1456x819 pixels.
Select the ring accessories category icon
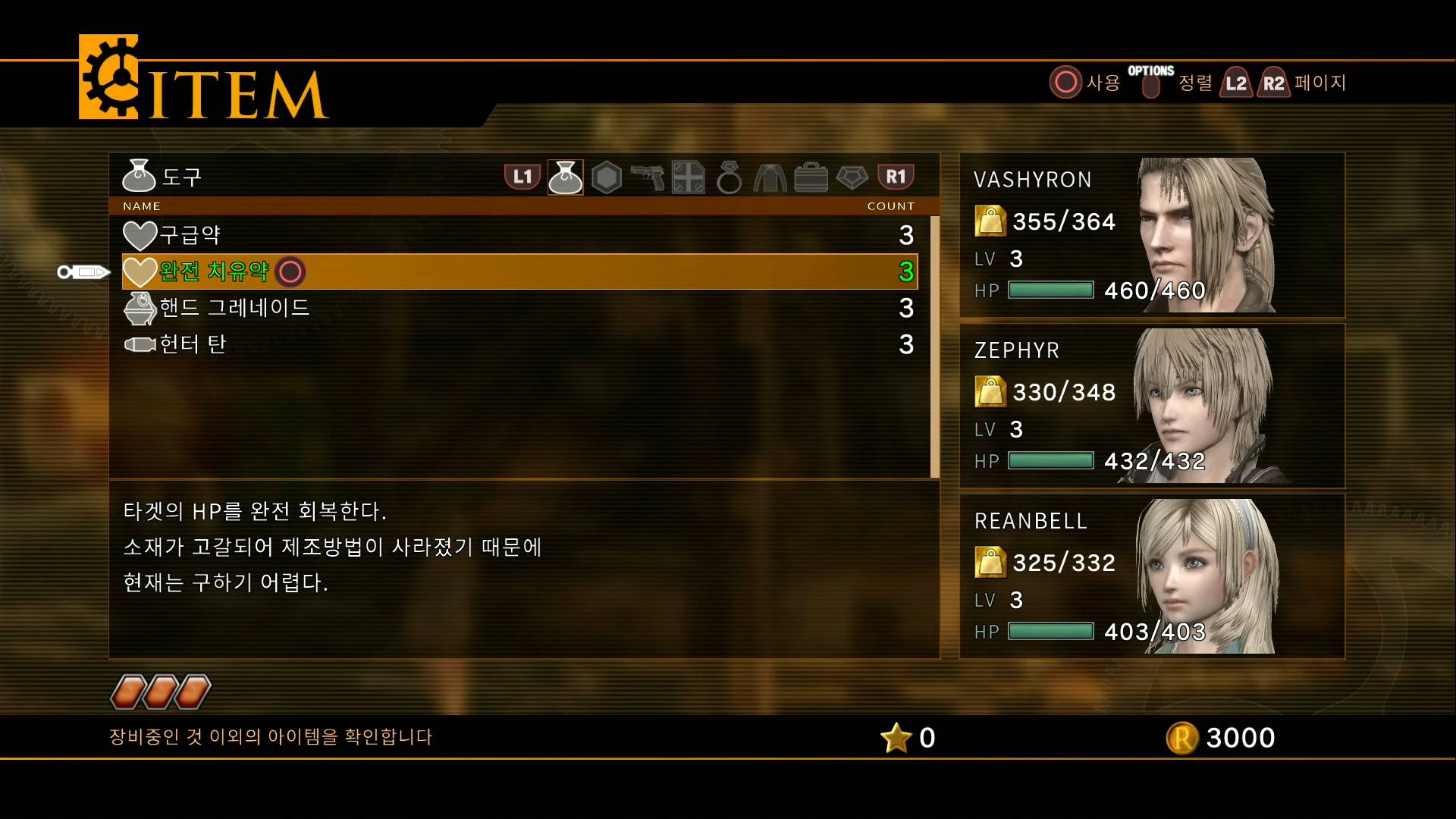729,177
